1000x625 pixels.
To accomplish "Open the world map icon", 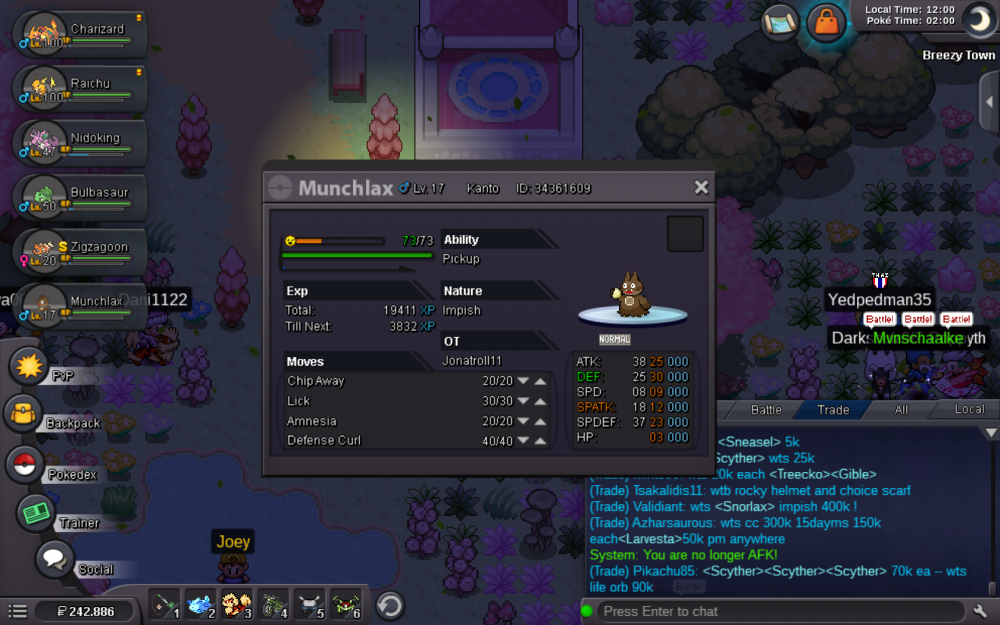I will pyautogui.click(x=780, y=22).
